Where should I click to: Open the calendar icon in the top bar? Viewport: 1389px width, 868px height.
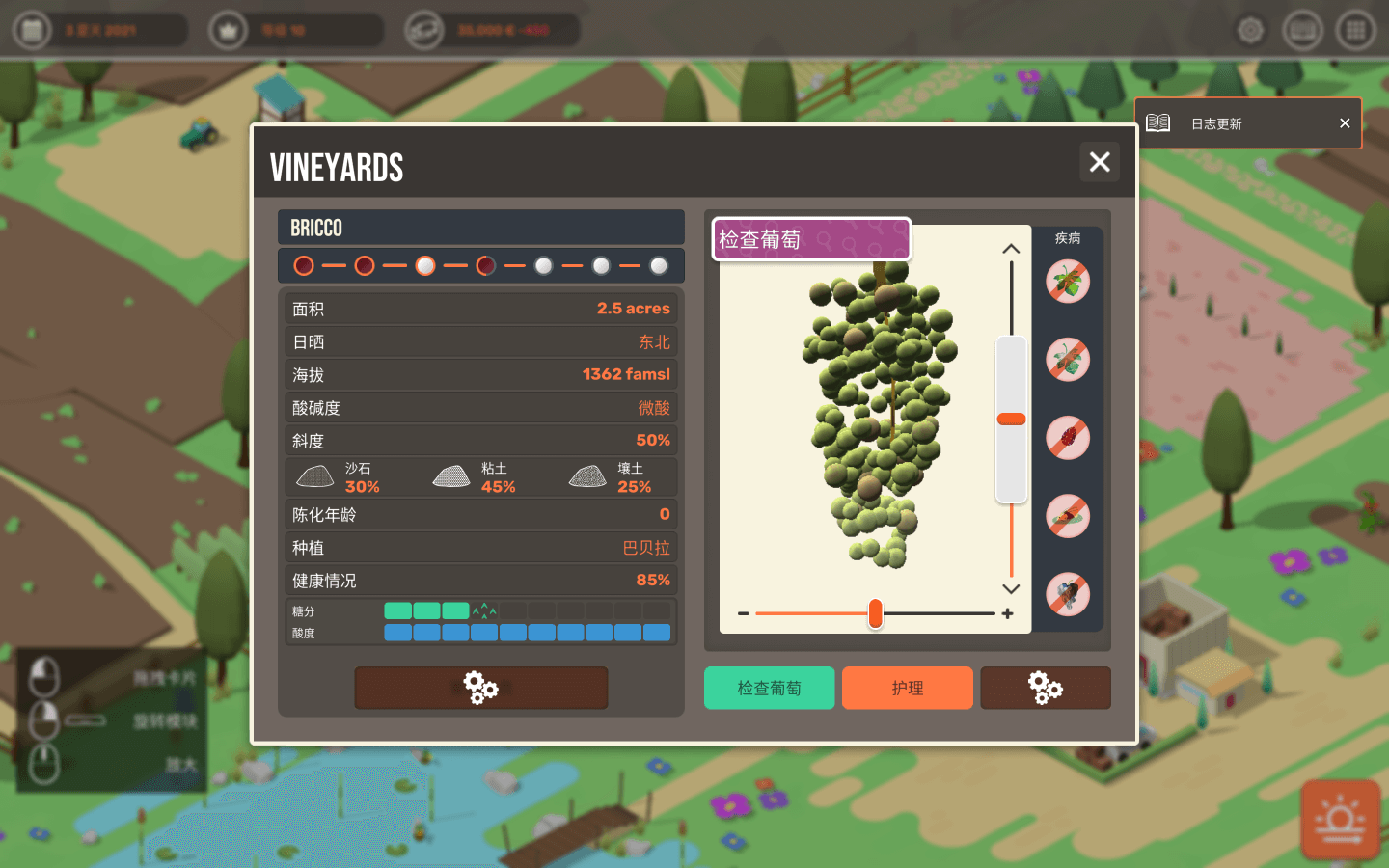[x=32, y=31]
